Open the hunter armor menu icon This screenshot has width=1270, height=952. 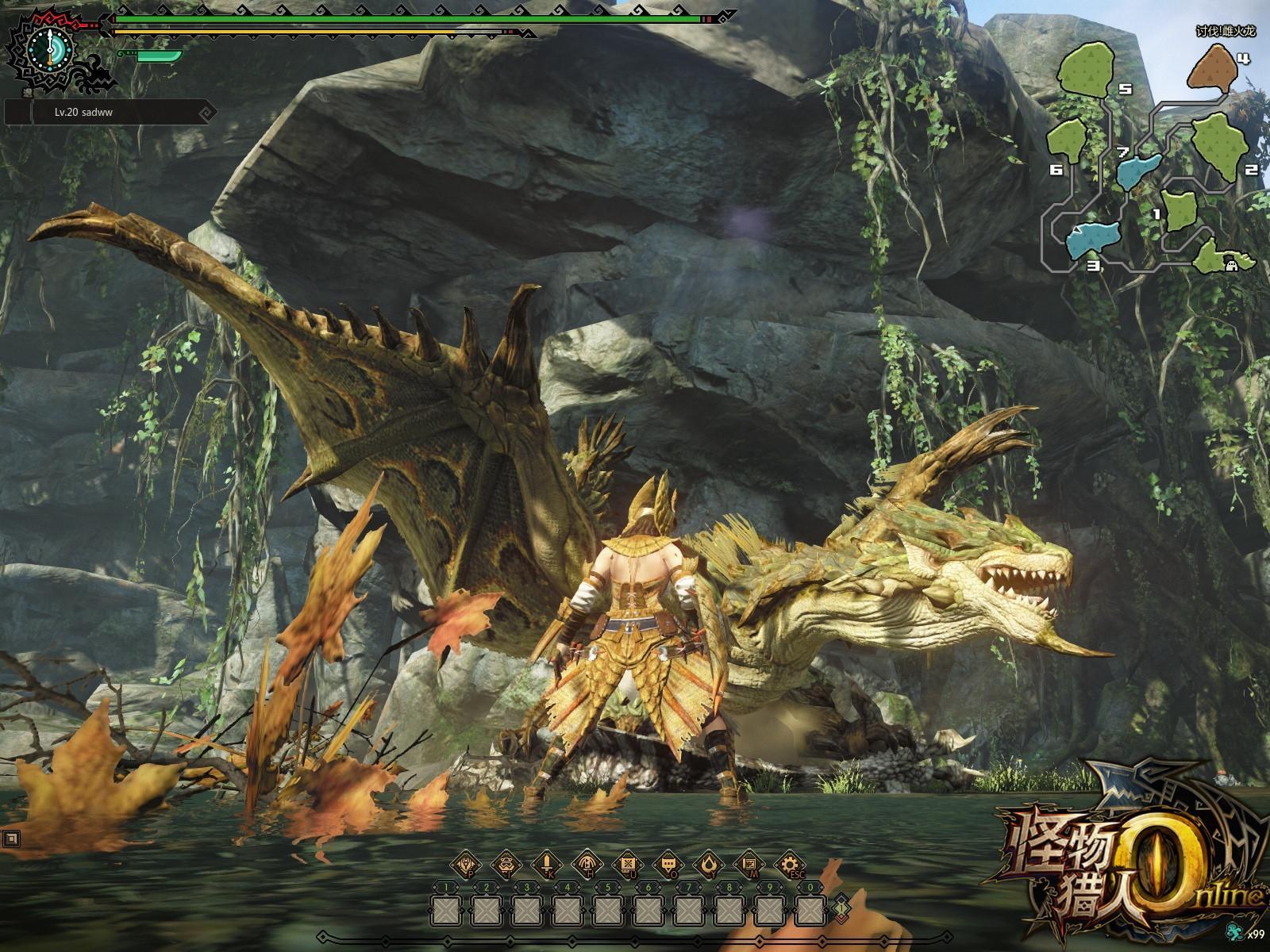(x=464, y=864)
